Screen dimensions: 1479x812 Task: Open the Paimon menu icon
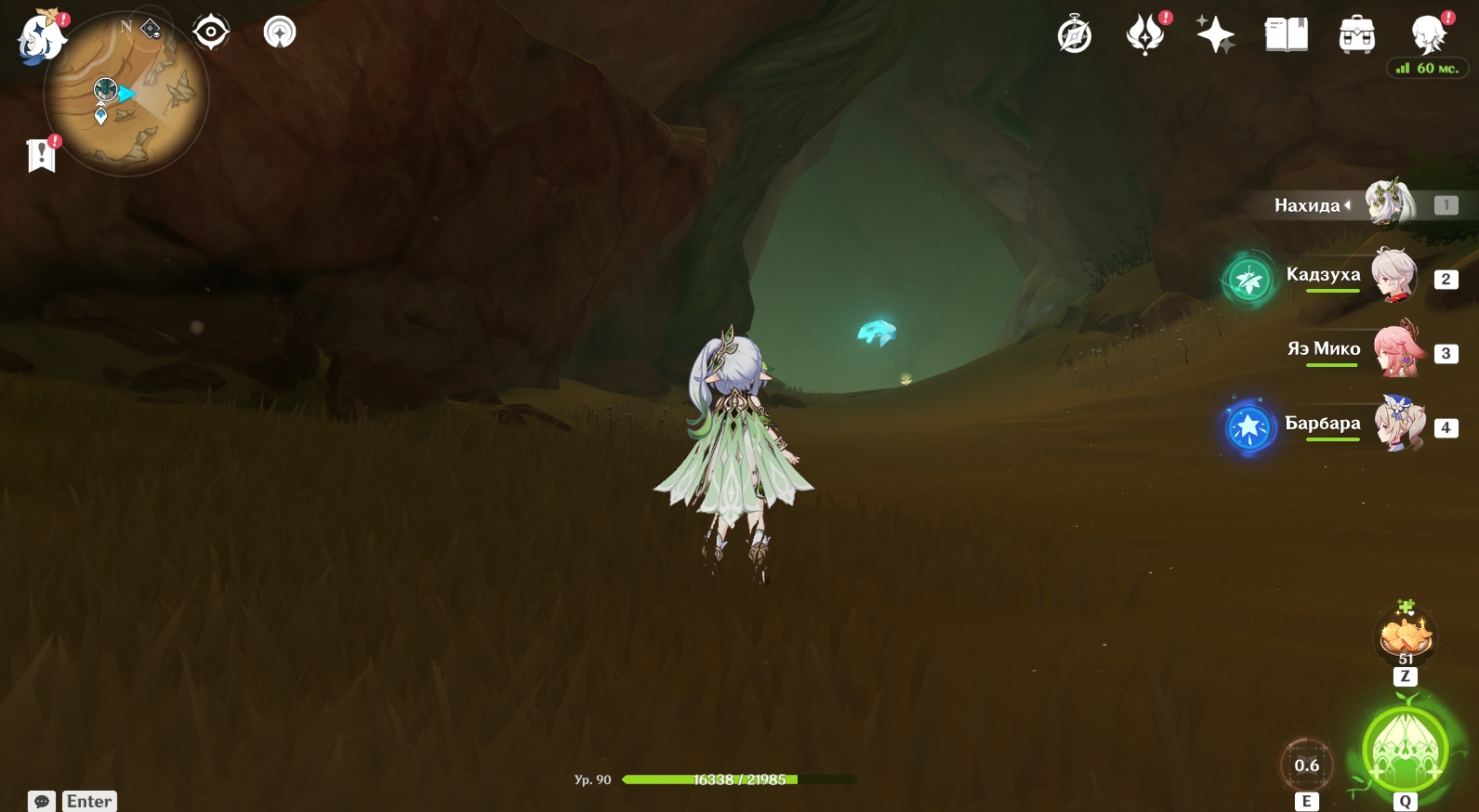41,39
